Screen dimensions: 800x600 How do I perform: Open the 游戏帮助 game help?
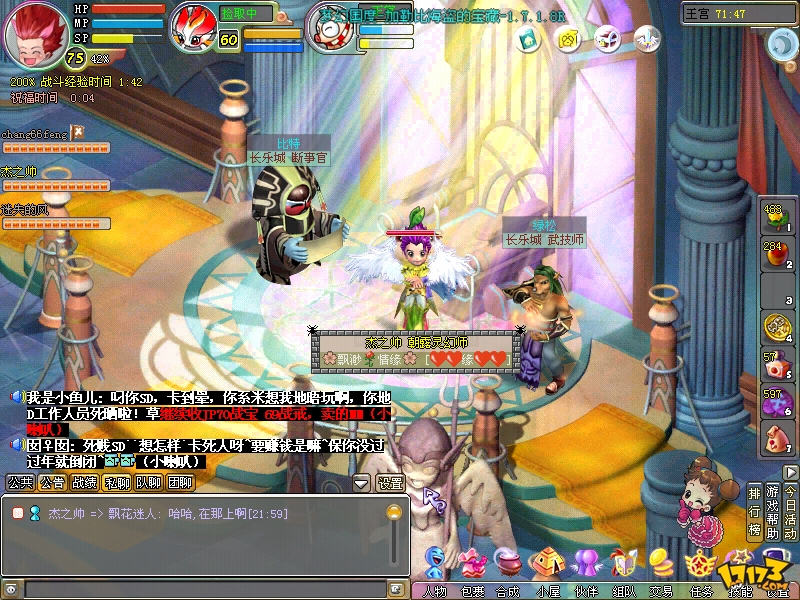pos(772,512)
